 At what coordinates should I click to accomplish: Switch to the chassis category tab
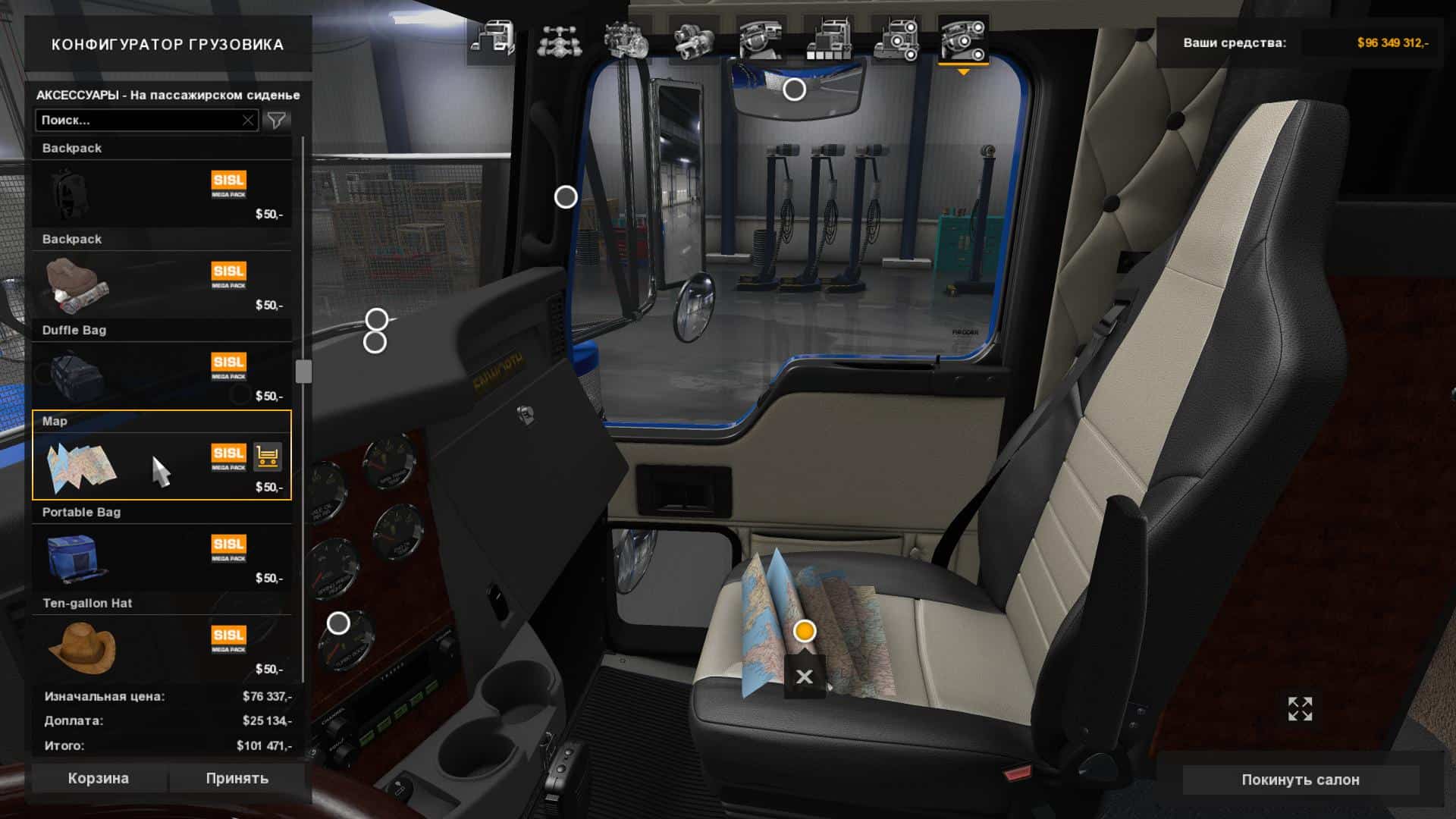pos(559,40)
